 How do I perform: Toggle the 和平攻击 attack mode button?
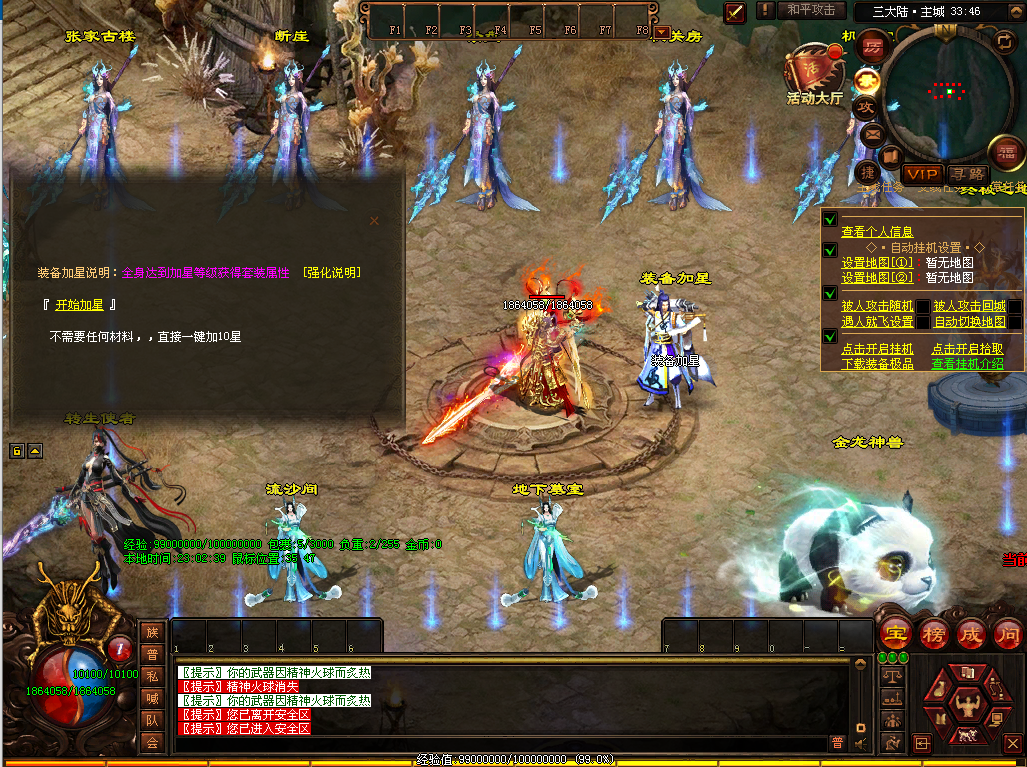click(810, 11)
